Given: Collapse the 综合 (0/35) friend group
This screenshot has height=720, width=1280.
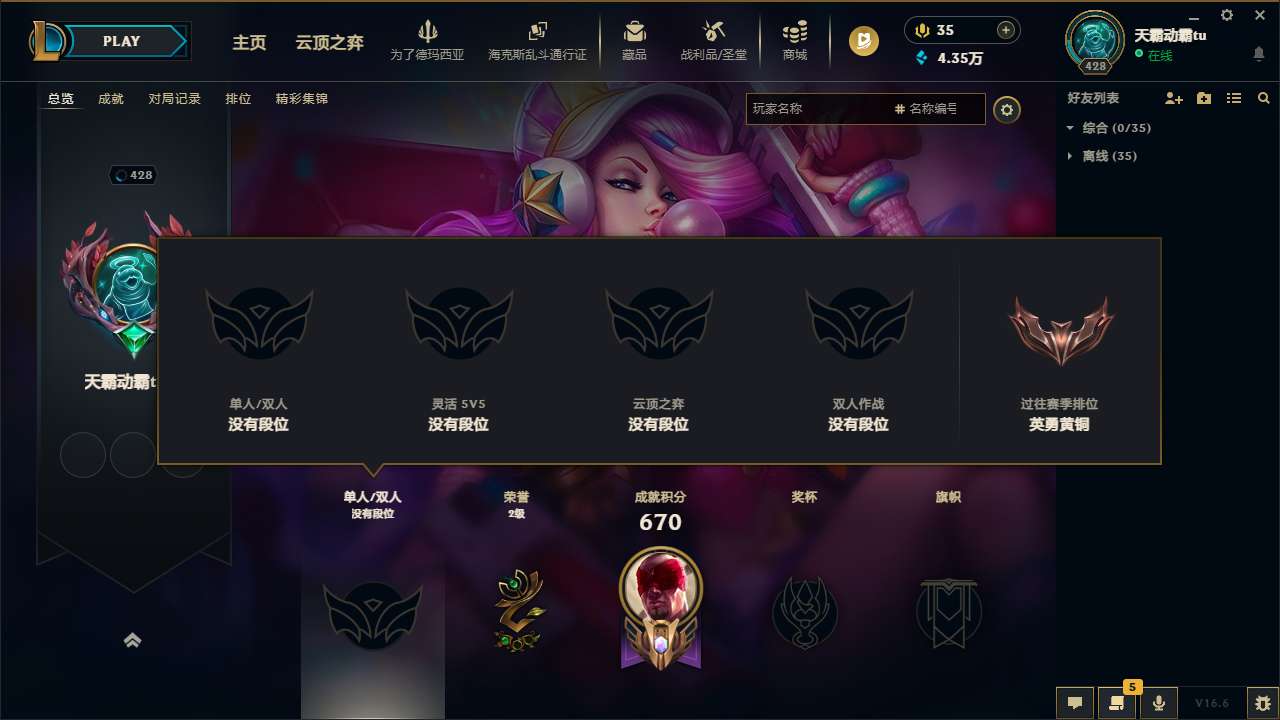Looking at the screenshot, I should pos(1068,129).
